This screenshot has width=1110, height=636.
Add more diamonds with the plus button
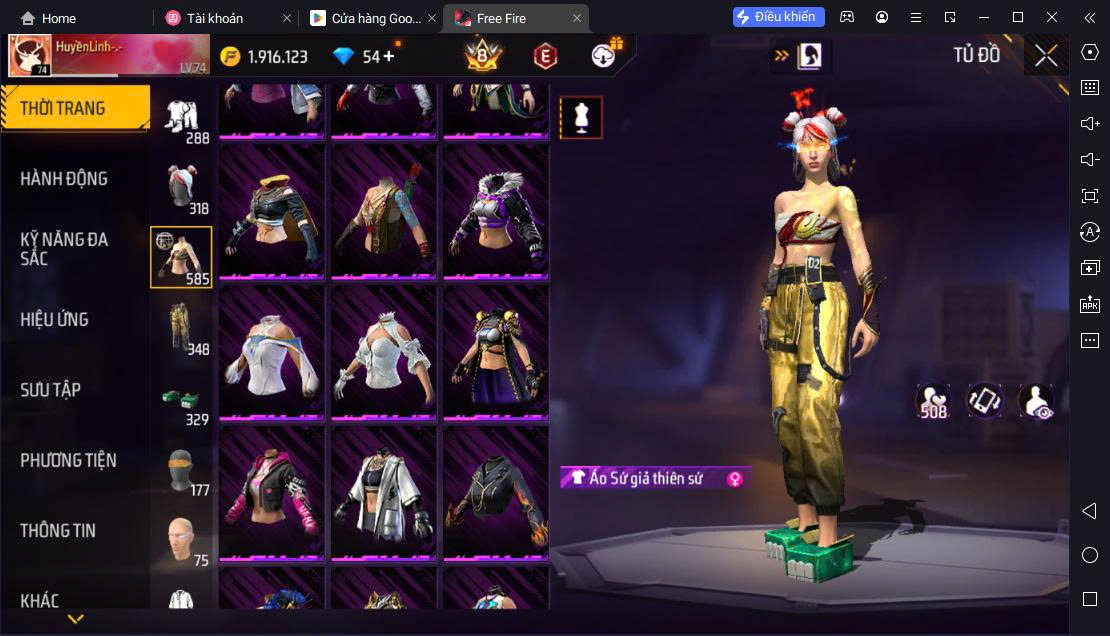click(389, 56)
